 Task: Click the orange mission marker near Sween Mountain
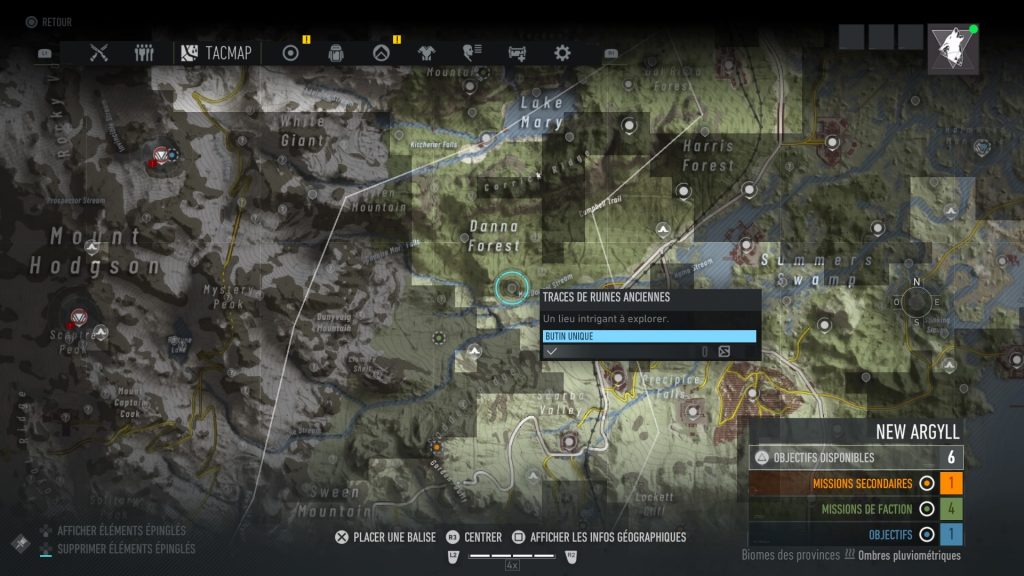tap(437, 446)
